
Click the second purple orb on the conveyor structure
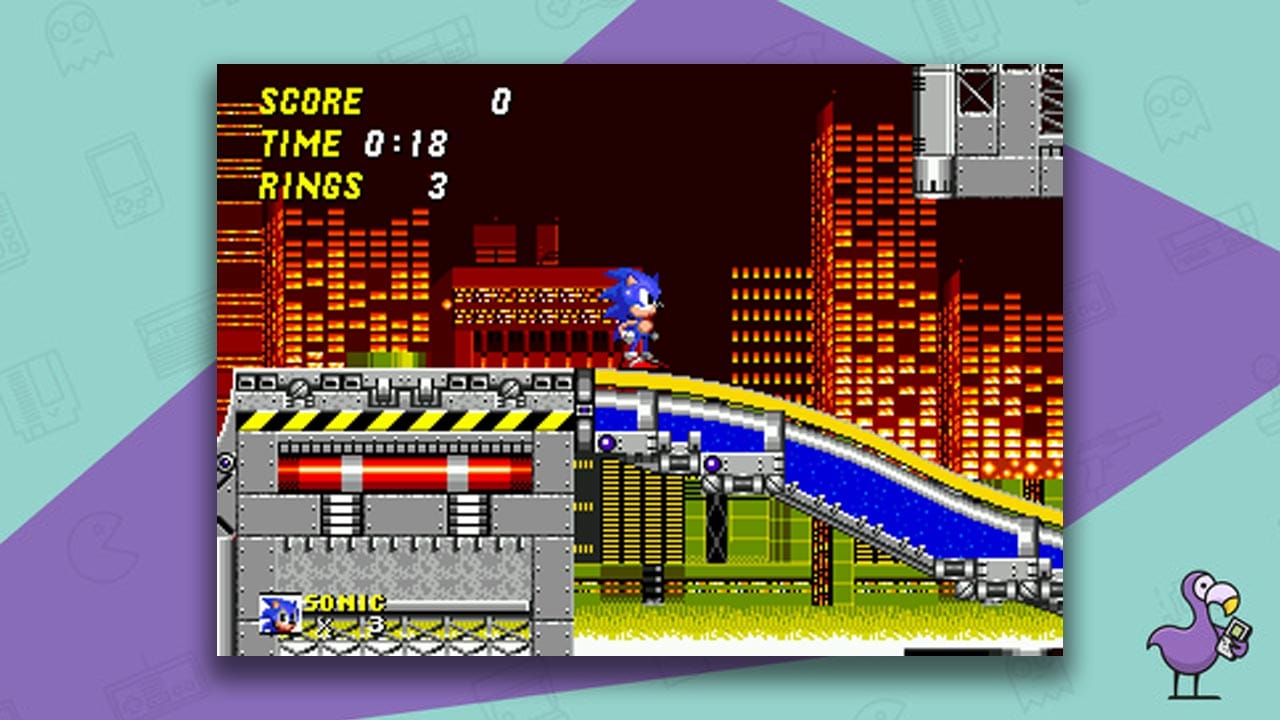[712, 463]
